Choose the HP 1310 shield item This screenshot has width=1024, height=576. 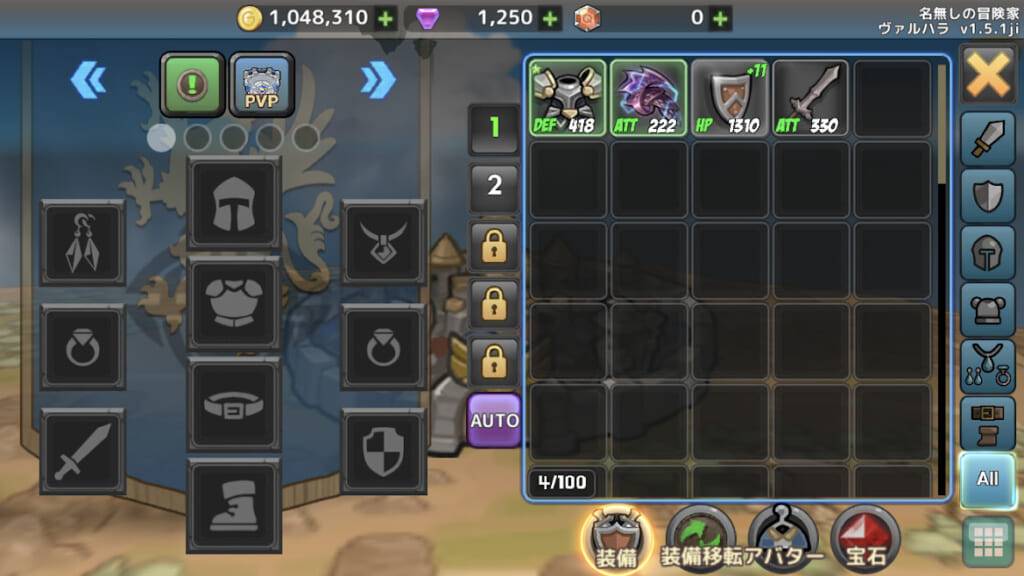(731, 98)
